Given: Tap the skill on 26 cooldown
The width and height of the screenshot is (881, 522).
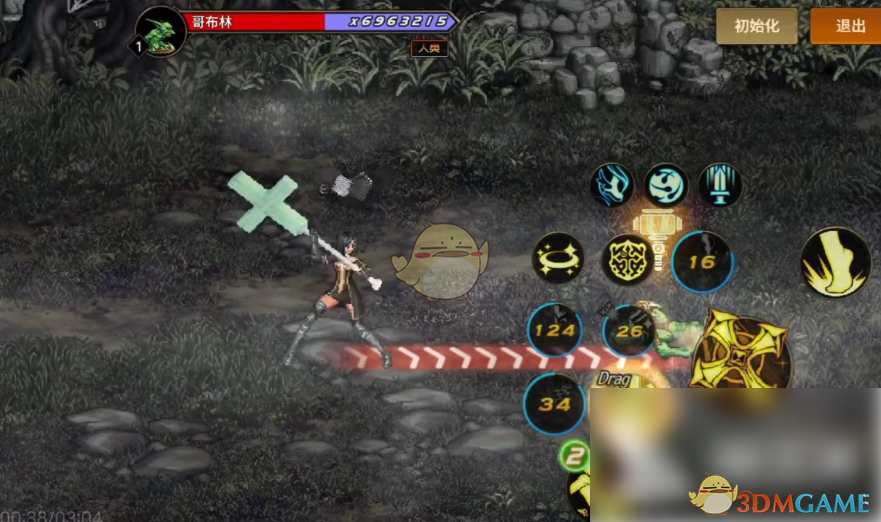Looking at the screenshot, I should coord(629,330).
